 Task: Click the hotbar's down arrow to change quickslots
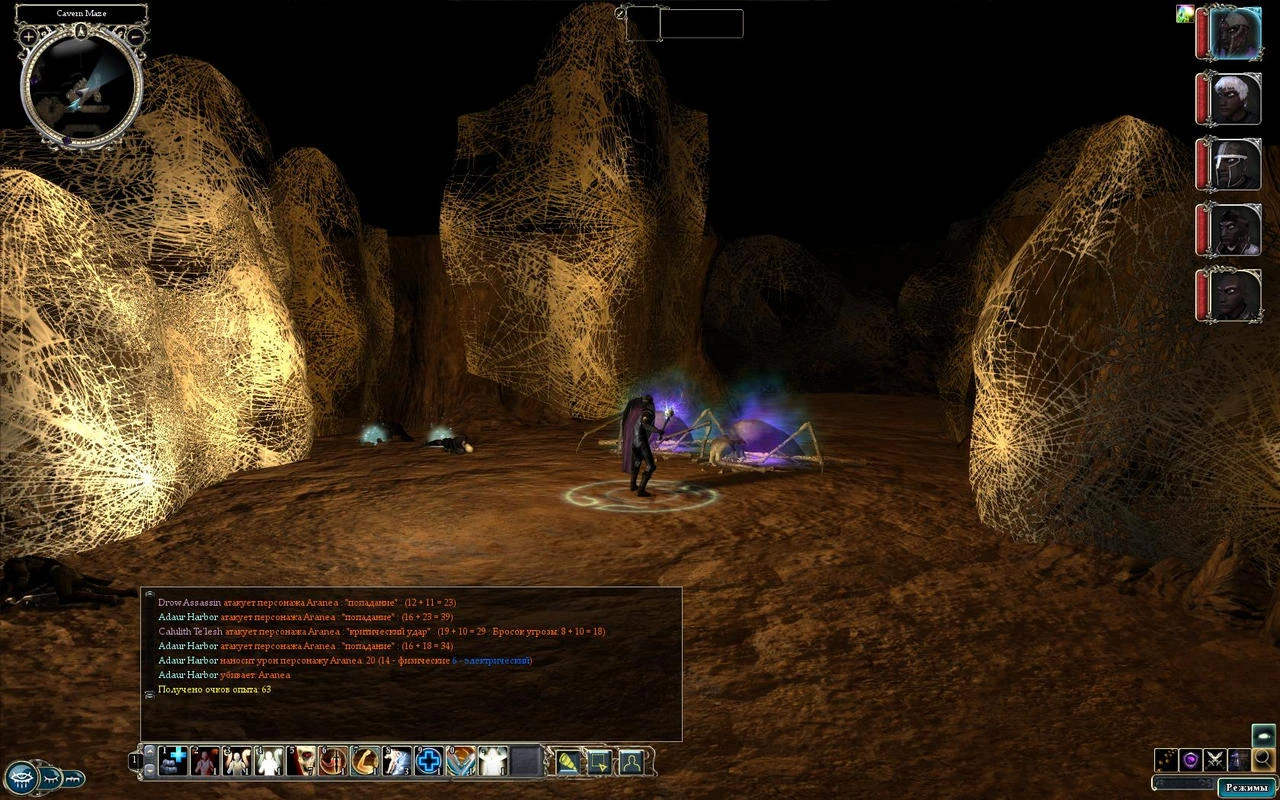click(147, 770)
